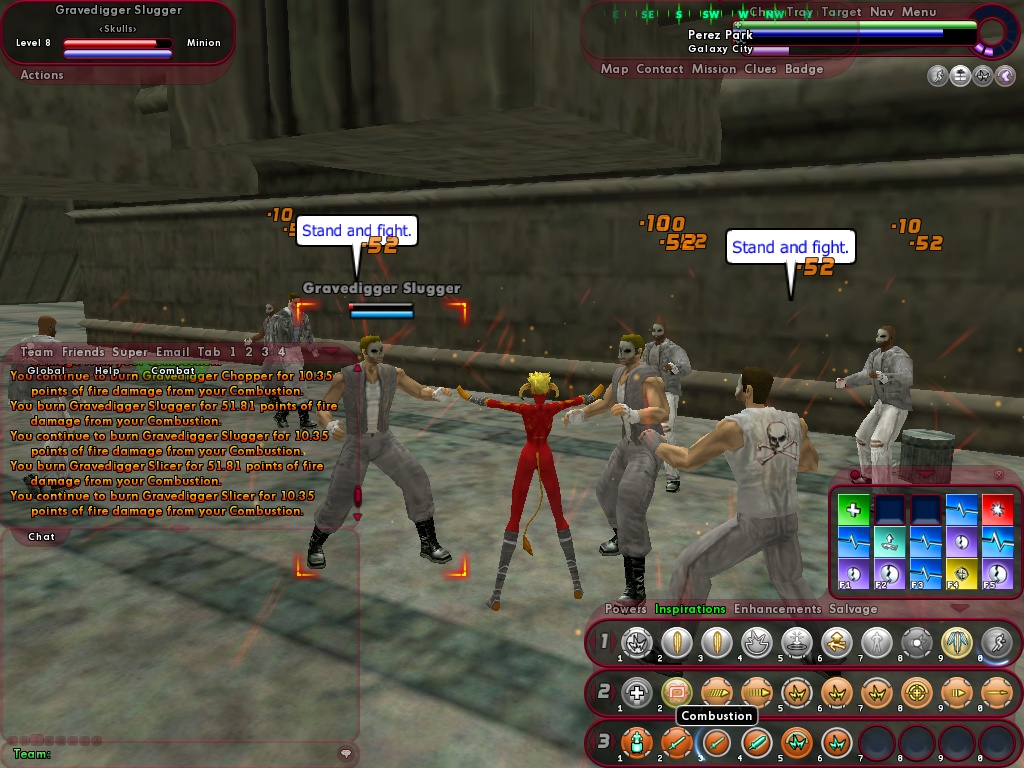The image size is (1024, 768).
Task: Open the Email tab
Action: coord(172,352)
